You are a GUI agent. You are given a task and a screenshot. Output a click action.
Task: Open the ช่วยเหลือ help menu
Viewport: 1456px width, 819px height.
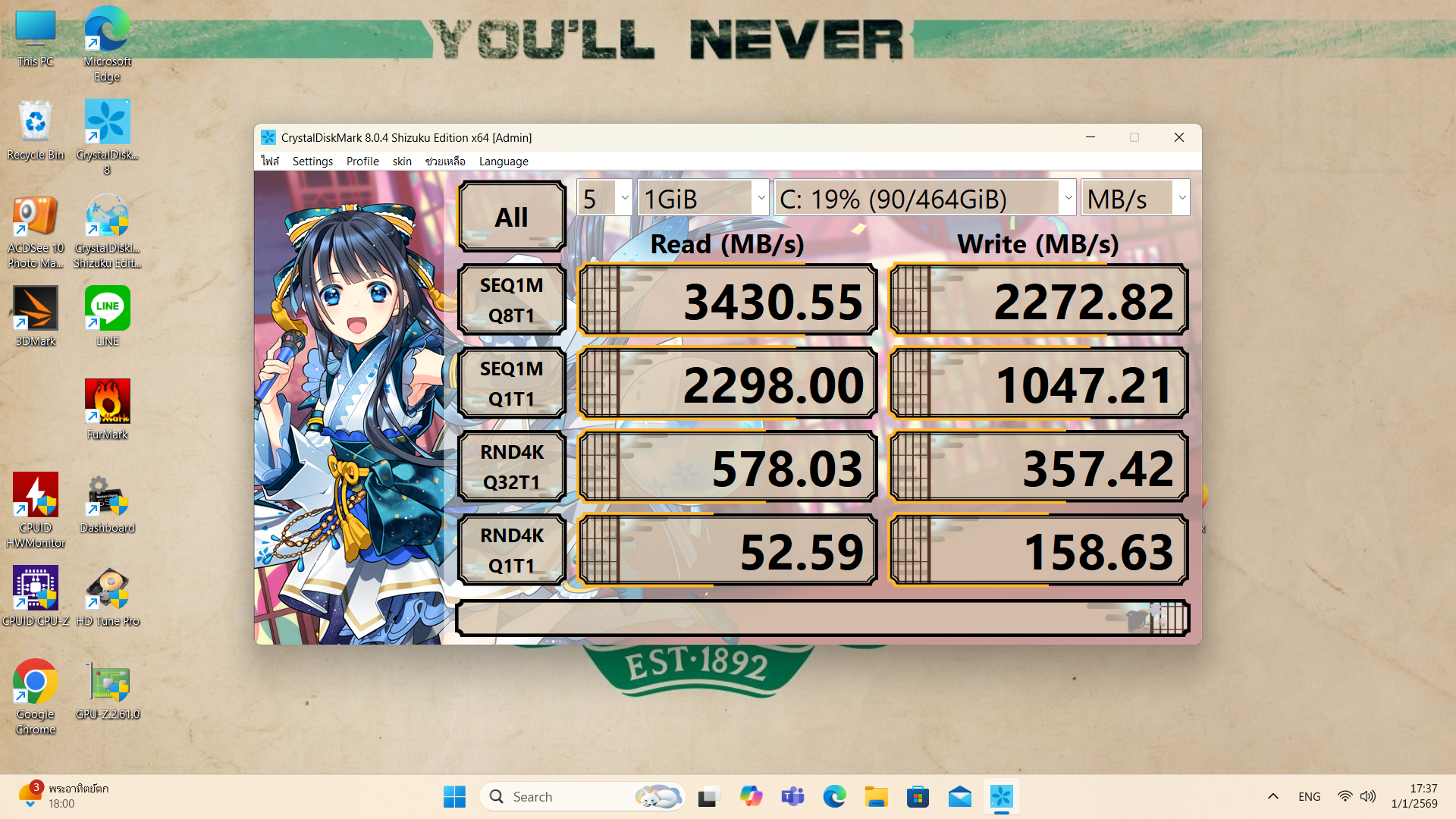pyautogui.click(x=445, y=162)
